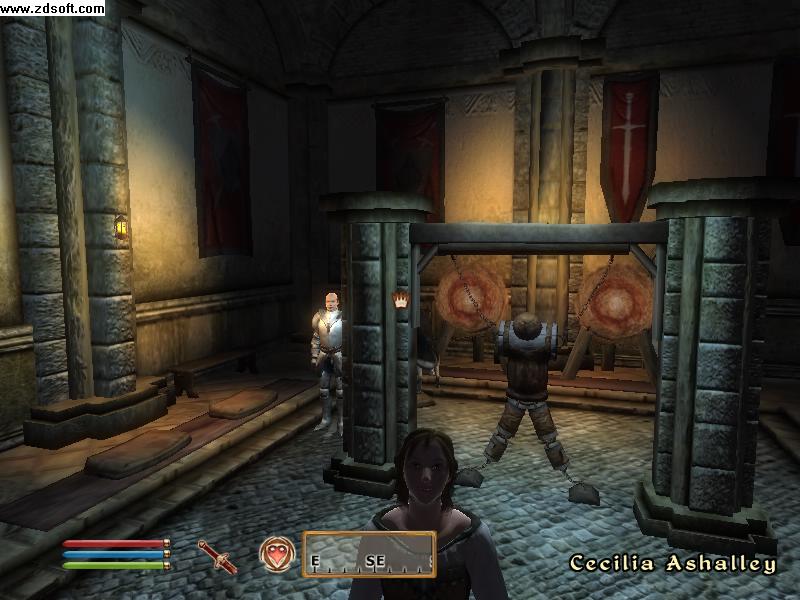This screenshot has height=600, width=800.
Task: Click the equipped sword weapon icon
Action: click(x=217, y=555)
